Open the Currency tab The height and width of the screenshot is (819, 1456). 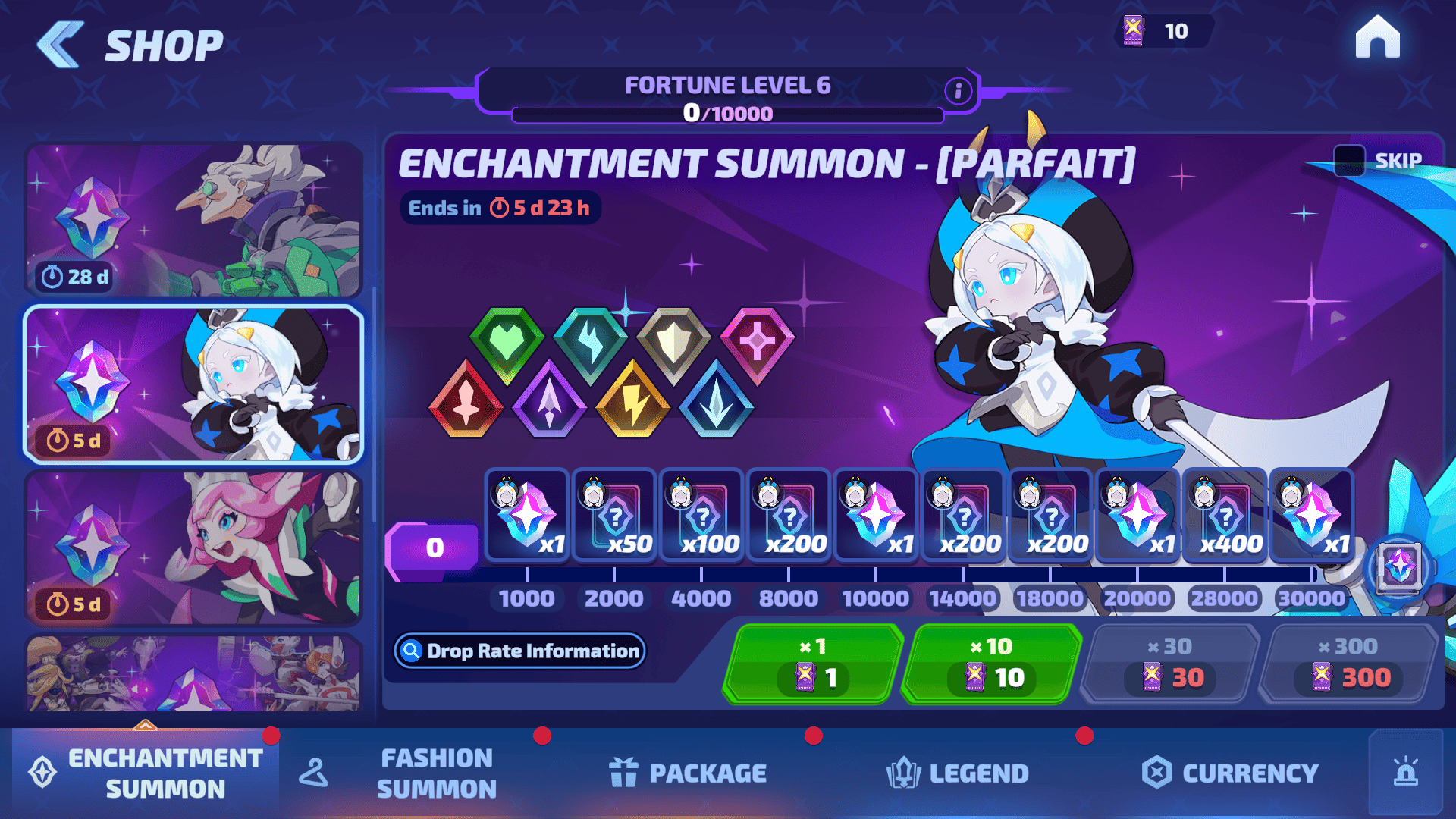point(1230,773)
